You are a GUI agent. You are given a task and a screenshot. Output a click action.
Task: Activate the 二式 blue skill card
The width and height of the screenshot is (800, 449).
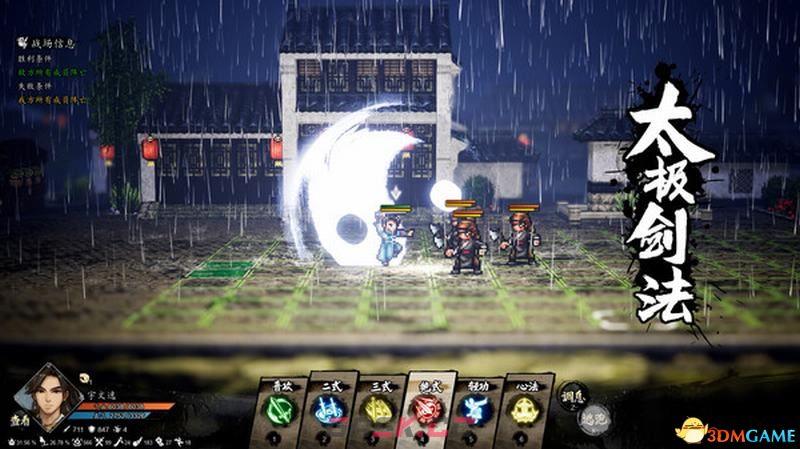(x=326, y=412)
